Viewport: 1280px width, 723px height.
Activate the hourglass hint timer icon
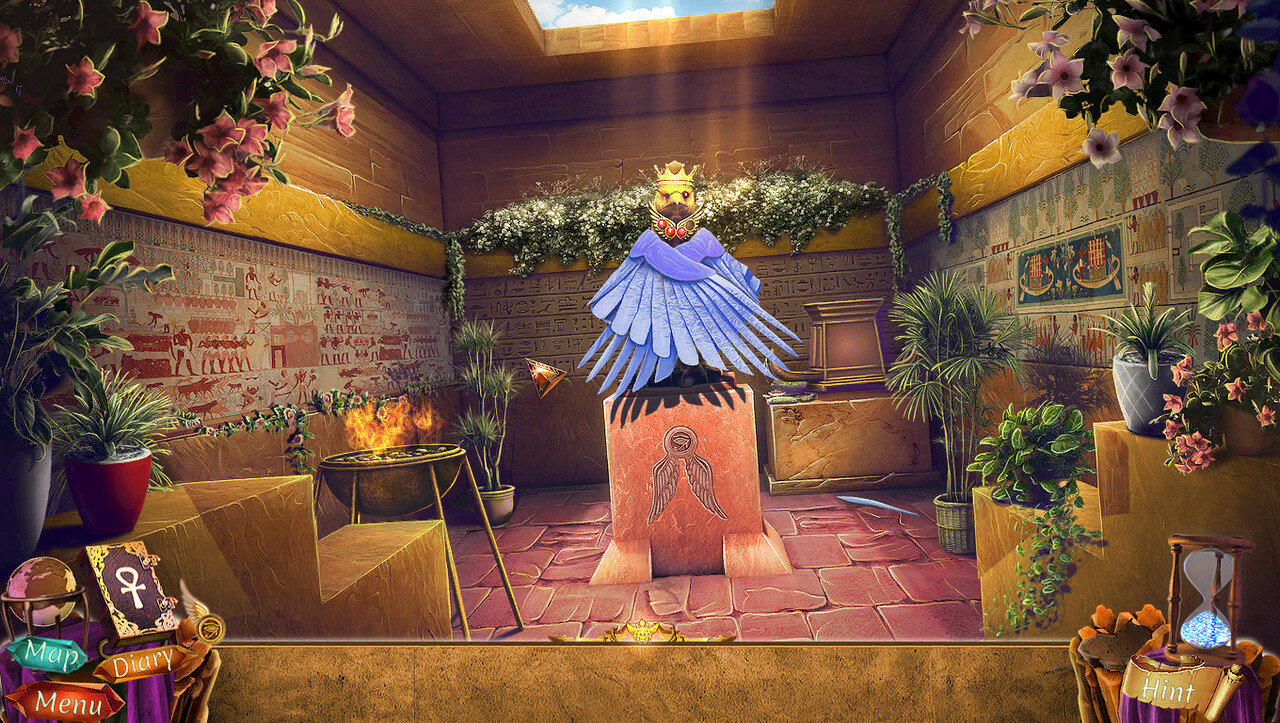click(1207, 594)
